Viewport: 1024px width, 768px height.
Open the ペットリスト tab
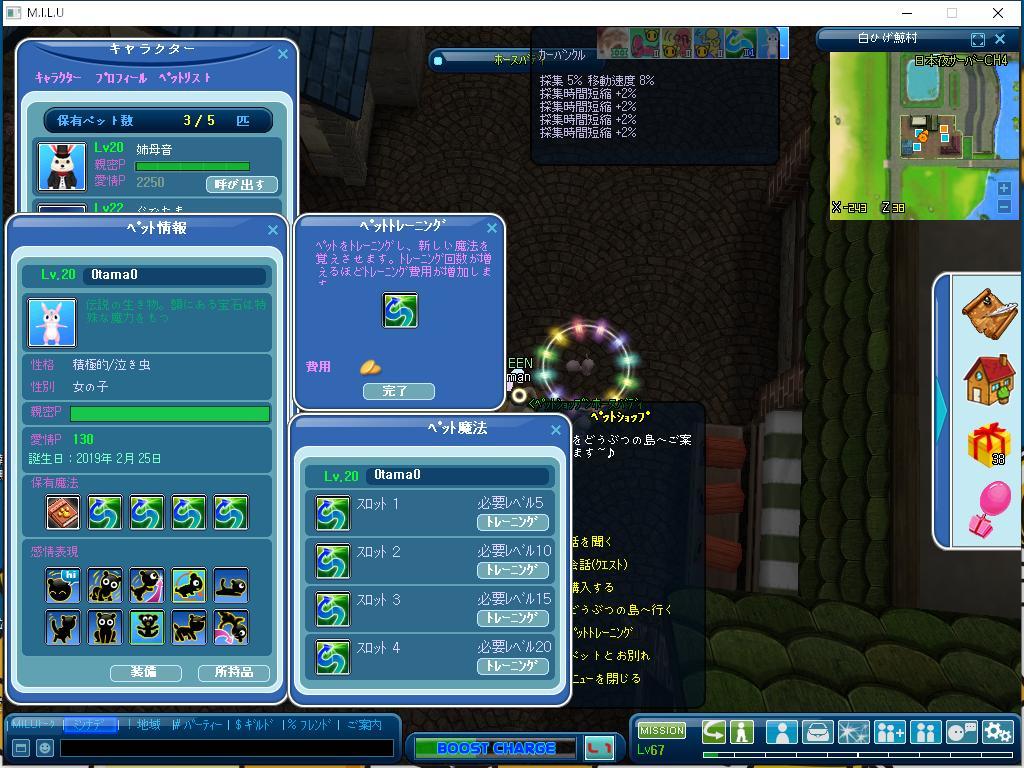185,78
